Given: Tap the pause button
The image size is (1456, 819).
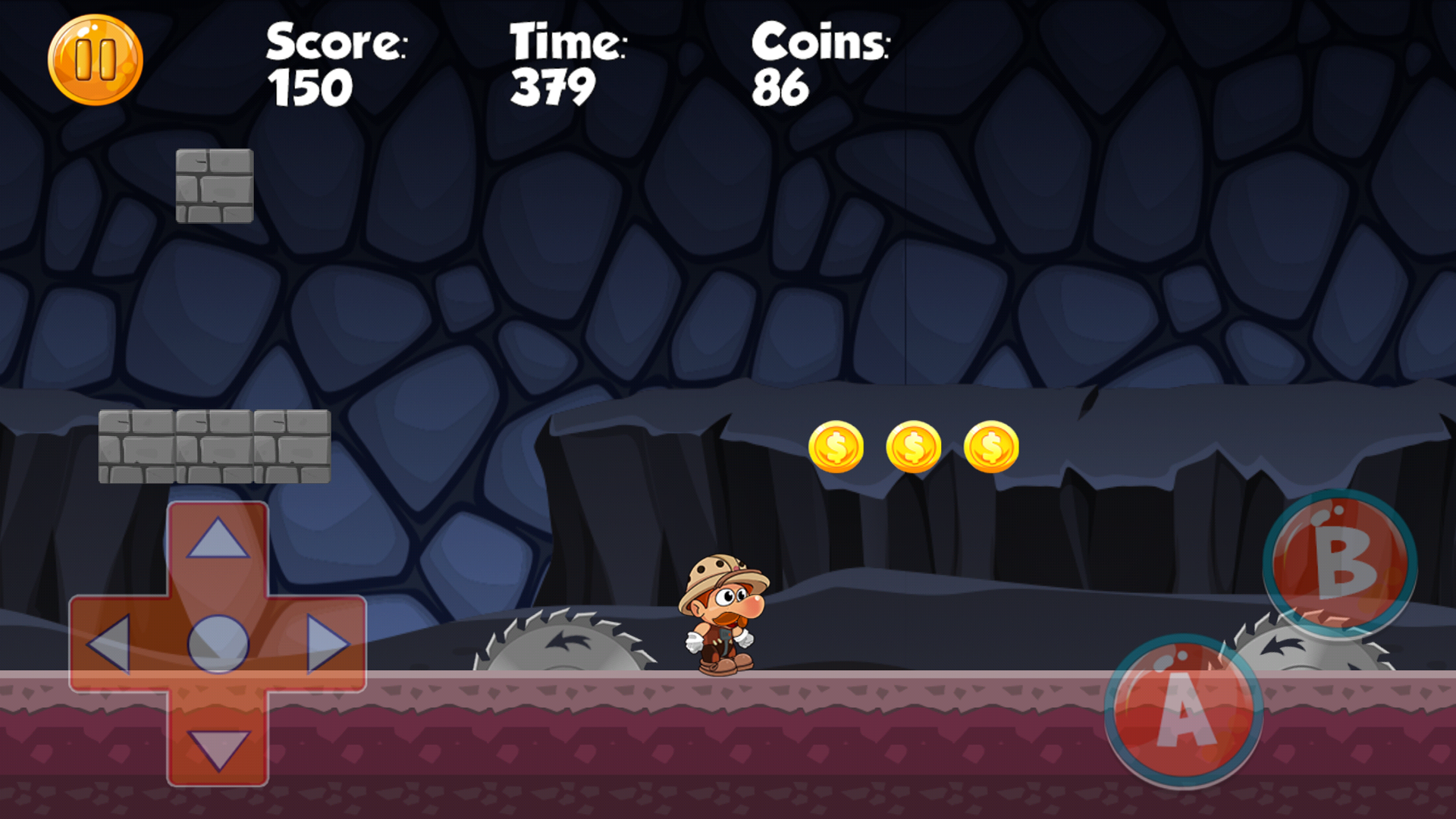Looking at the screenshot, I should click(x=96, y=61).
